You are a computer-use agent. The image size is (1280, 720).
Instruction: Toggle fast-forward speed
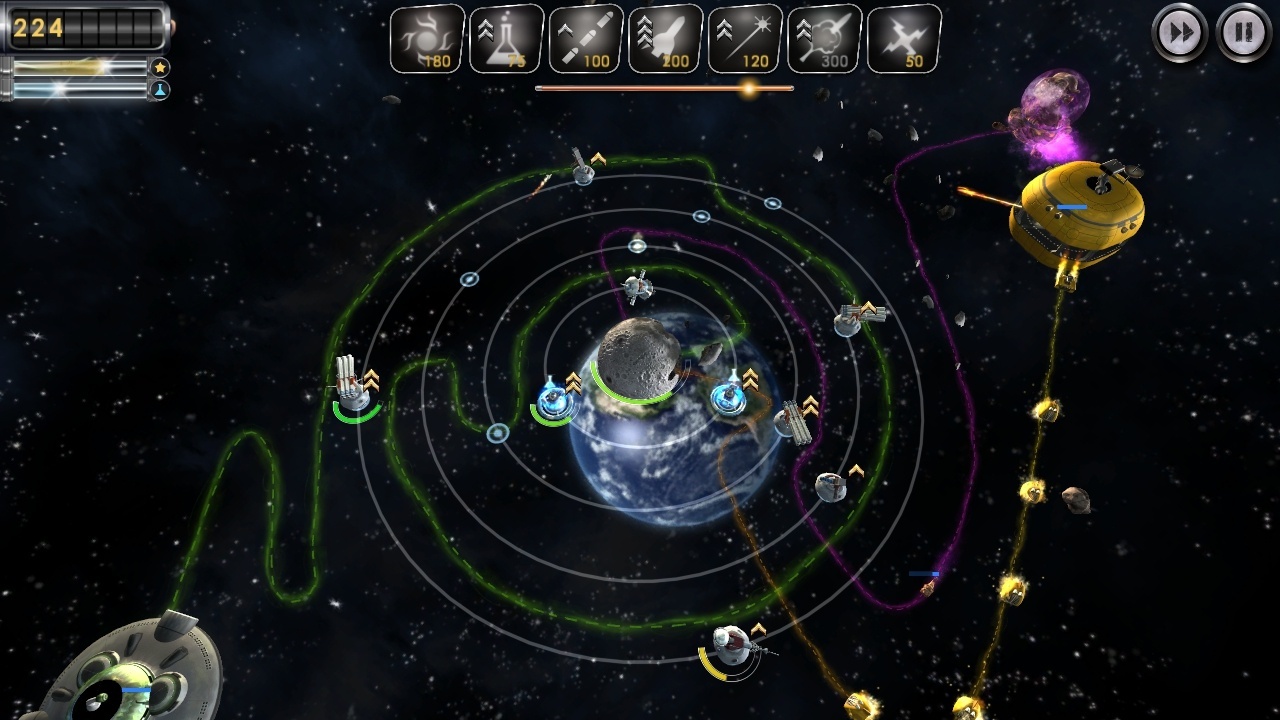coord(1180,33)
